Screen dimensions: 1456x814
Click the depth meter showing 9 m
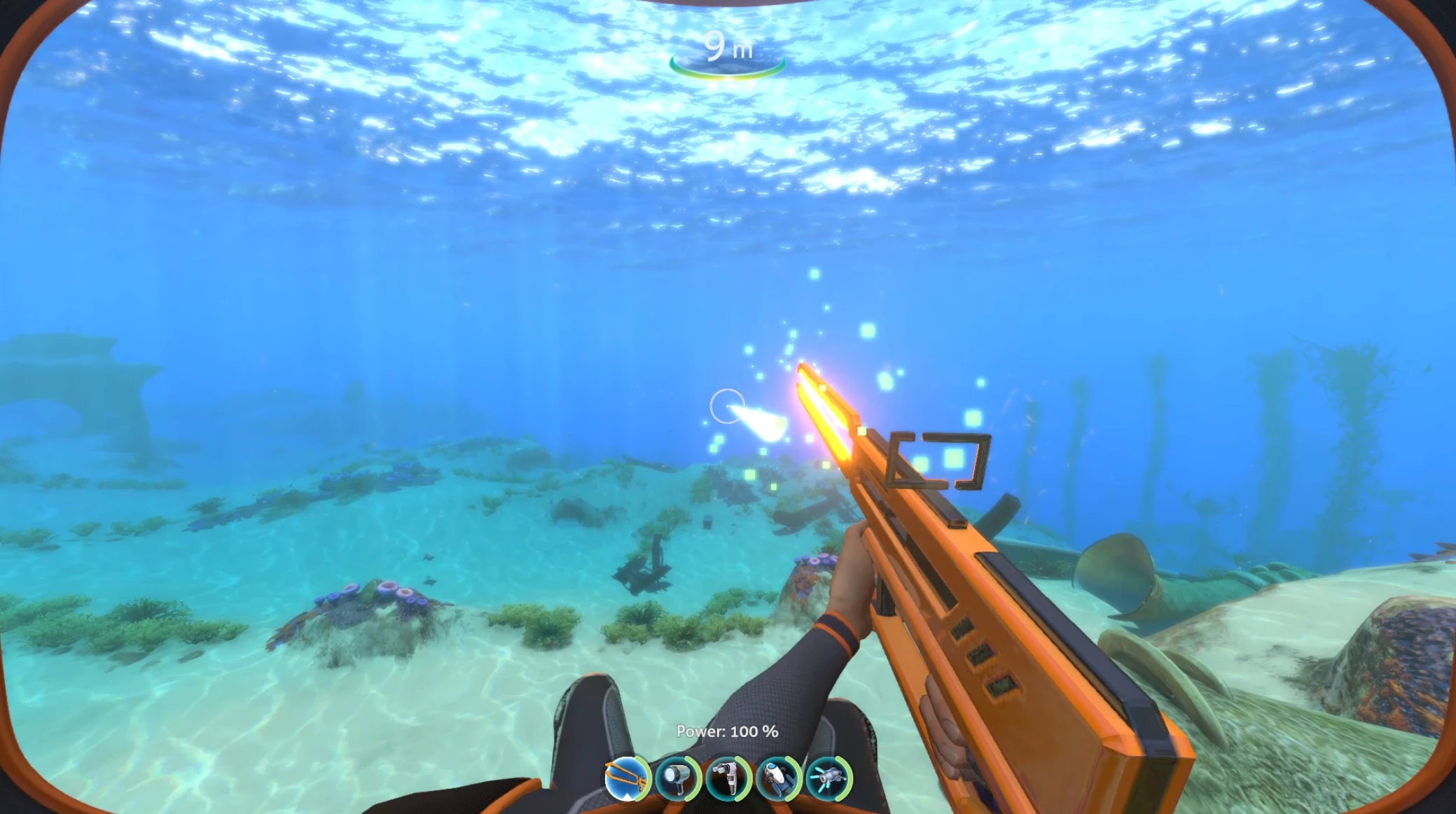point(728,45)
